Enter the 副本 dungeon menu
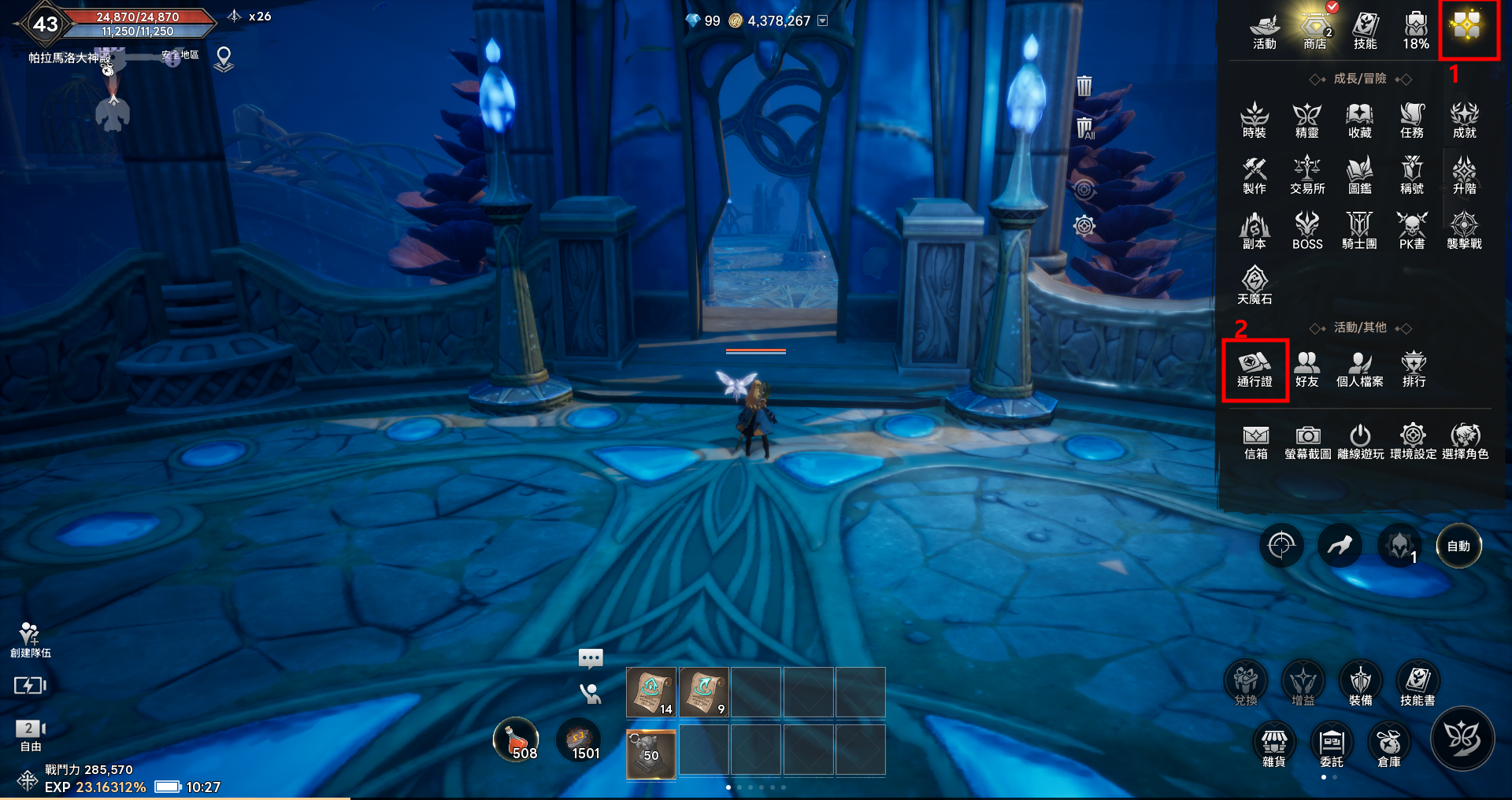 (1254, 230)
